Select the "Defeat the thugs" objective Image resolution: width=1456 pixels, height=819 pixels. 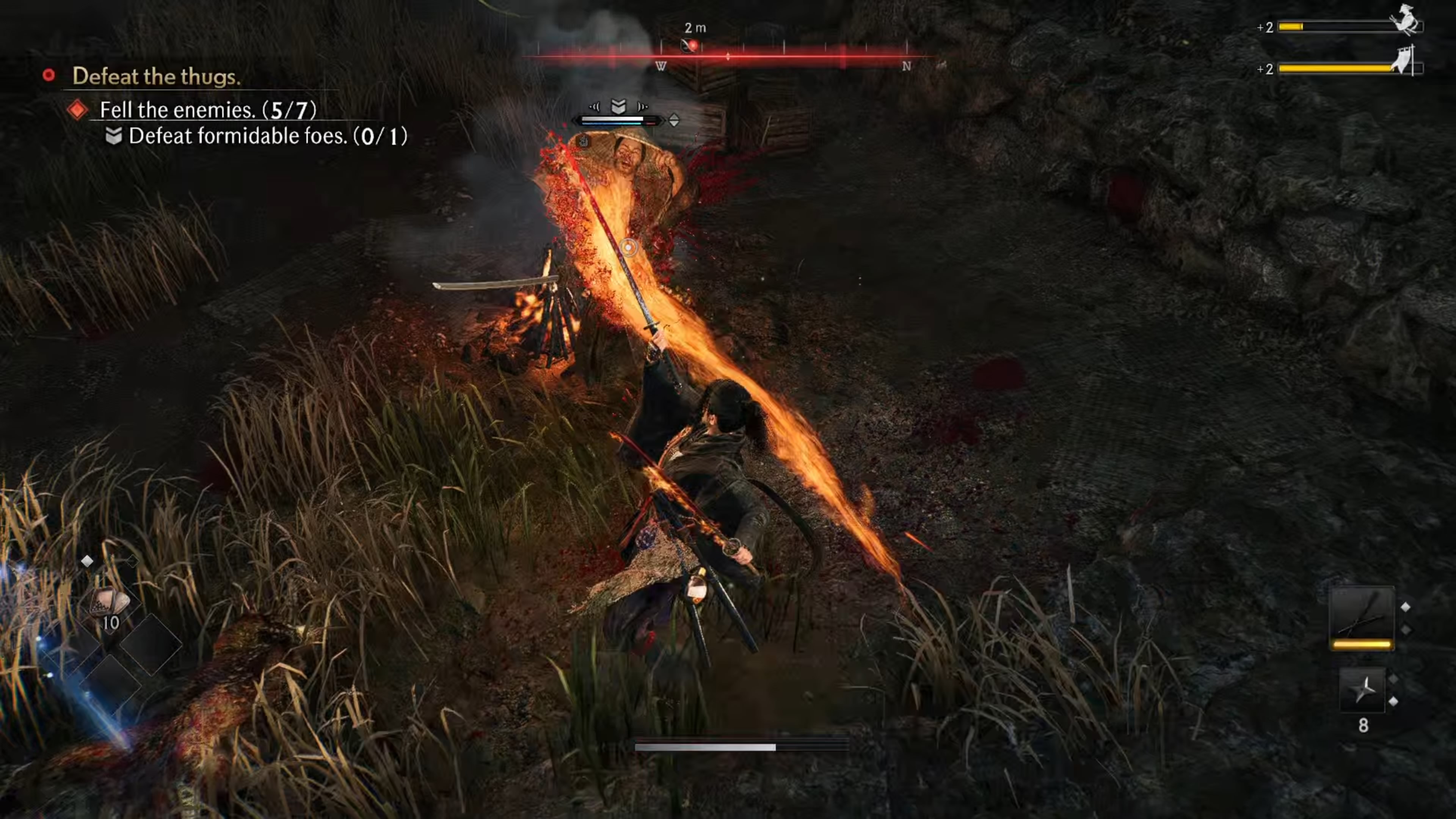(x=156, y=76)
